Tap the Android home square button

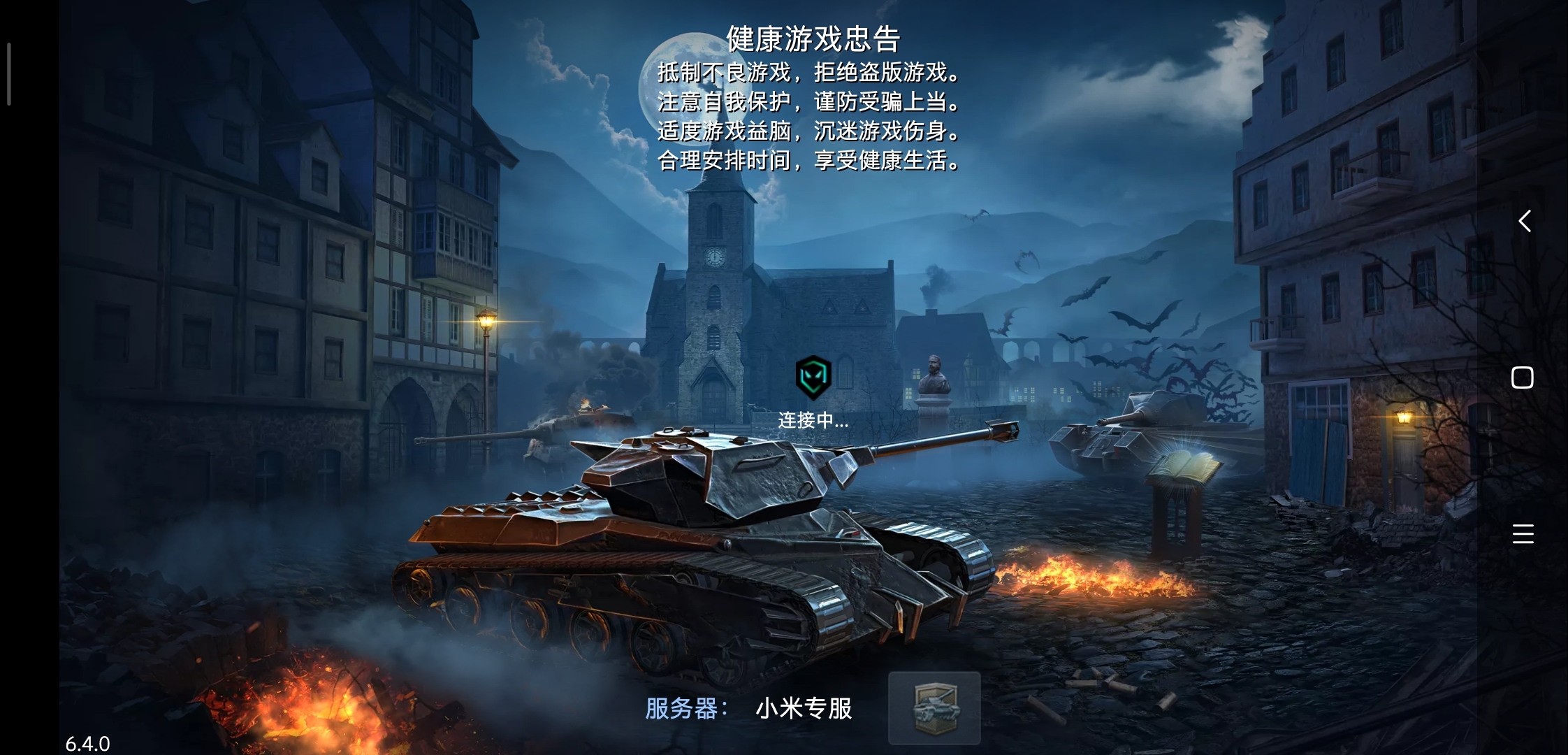[1523, 377]
